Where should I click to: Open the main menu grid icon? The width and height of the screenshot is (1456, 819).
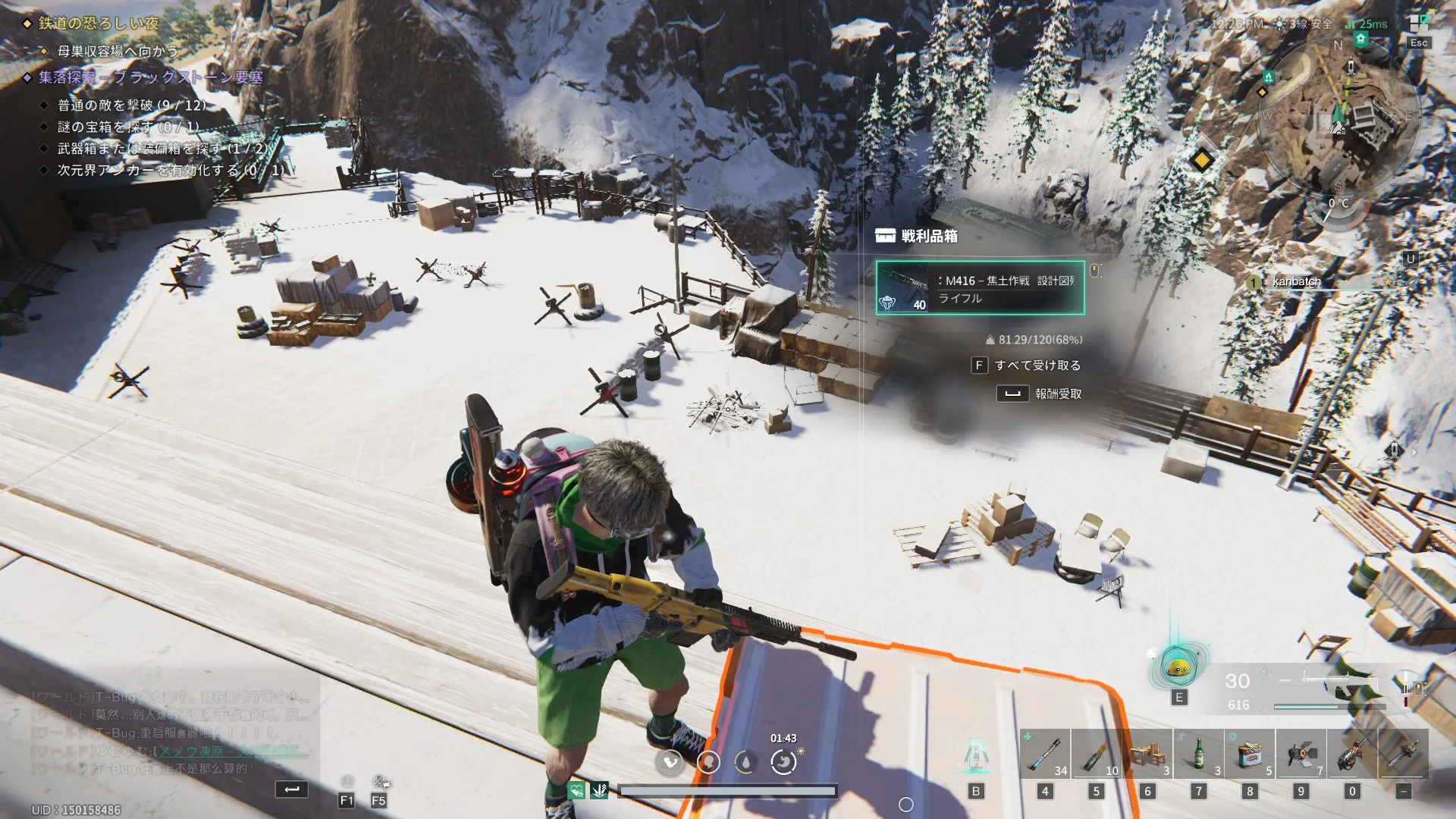[x=1418, y=24]
